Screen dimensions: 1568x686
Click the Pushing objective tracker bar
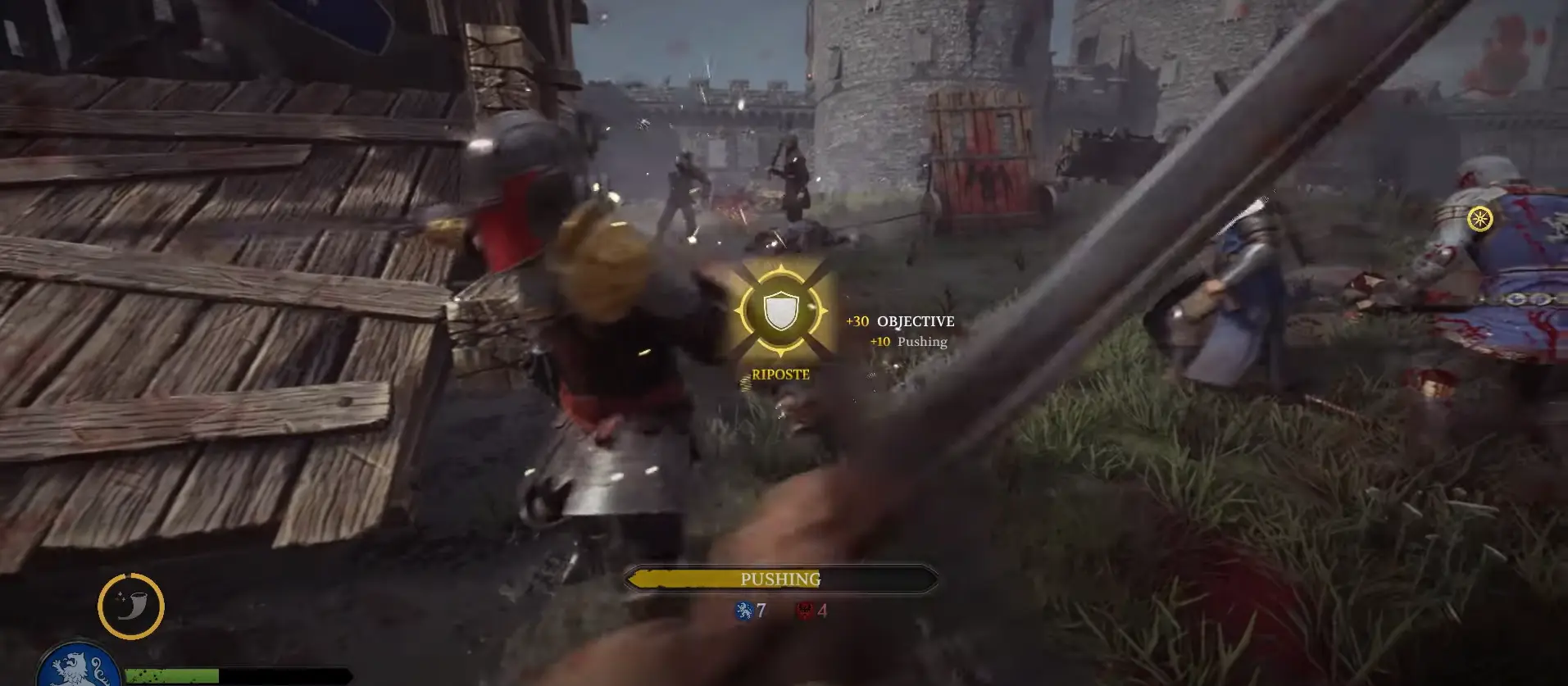click(x=780, y=579)
